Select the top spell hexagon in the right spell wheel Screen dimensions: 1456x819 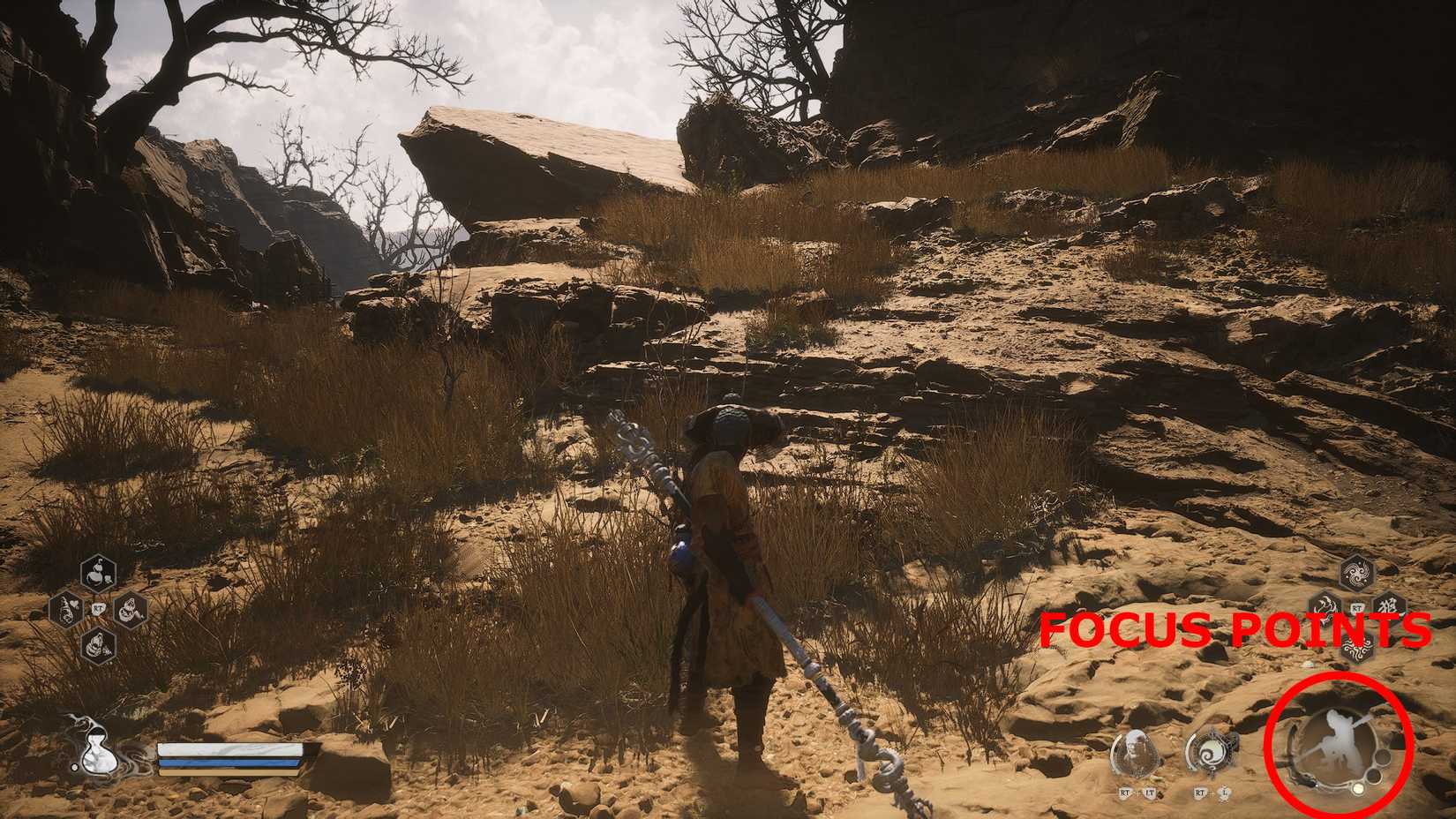tap(1358, 572)
